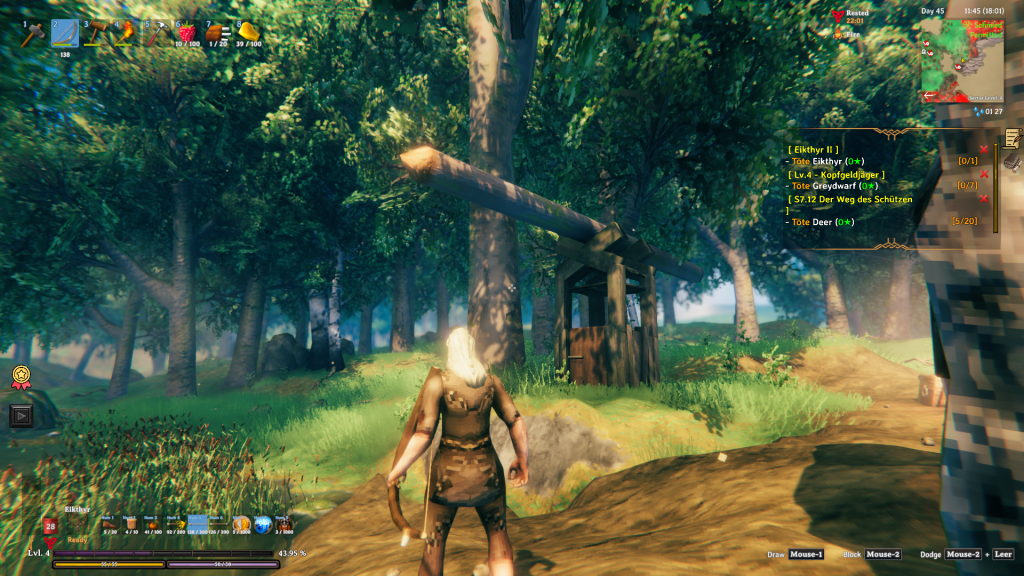Use the pumpkin item on Num 3
The height and width of the screenshot is (576, 1024).
pos(153,524)
